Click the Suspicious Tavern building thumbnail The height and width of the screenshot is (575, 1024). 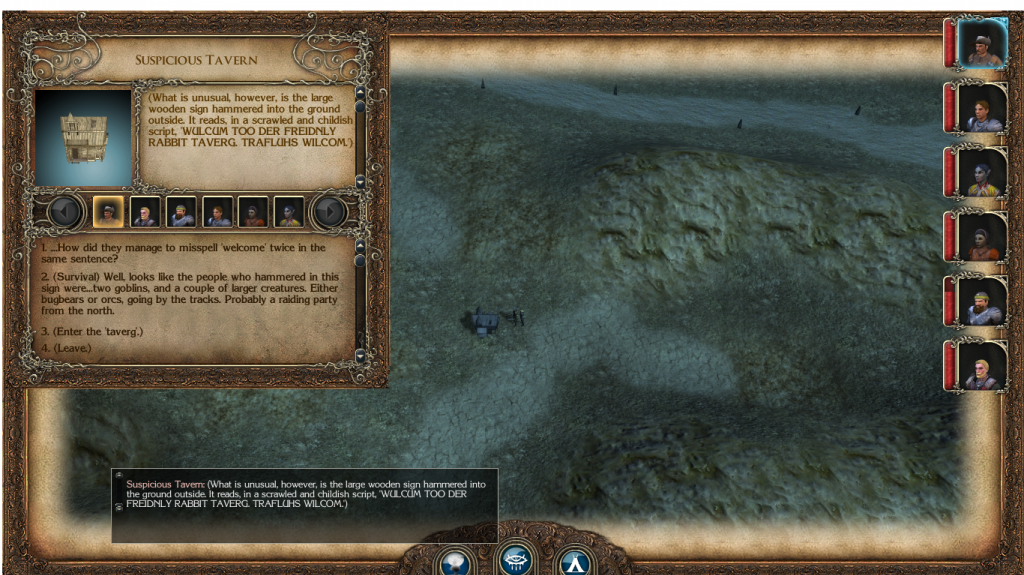(83, 138)
